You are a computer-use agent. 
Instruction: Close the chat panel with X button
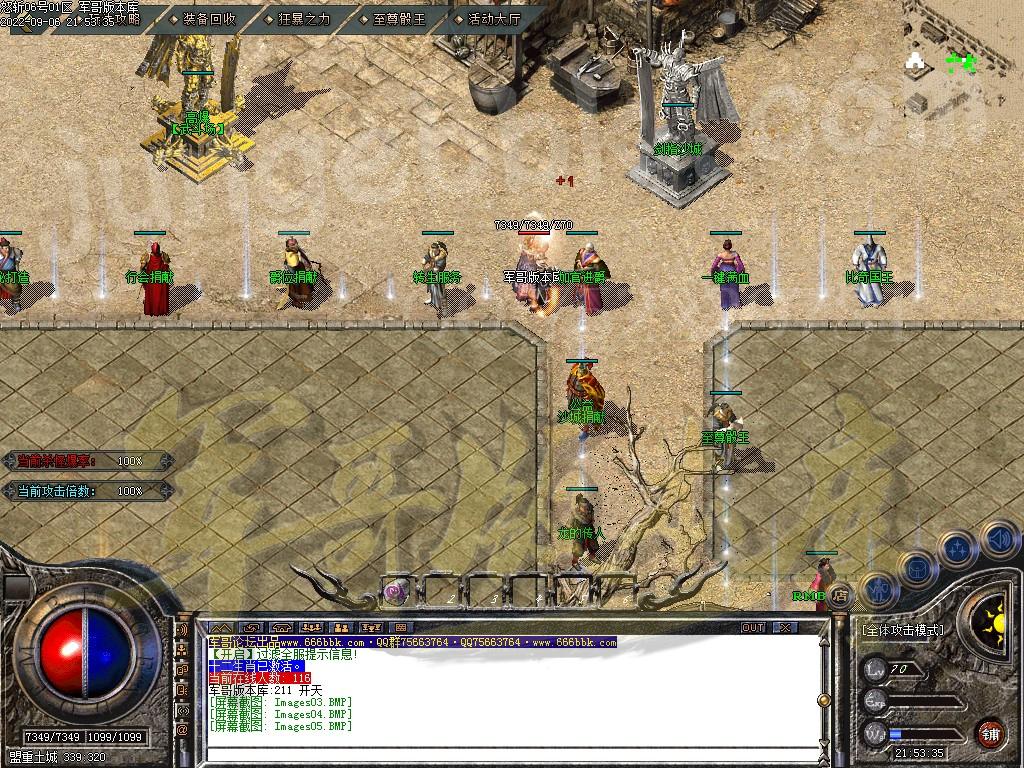point(785,627)
